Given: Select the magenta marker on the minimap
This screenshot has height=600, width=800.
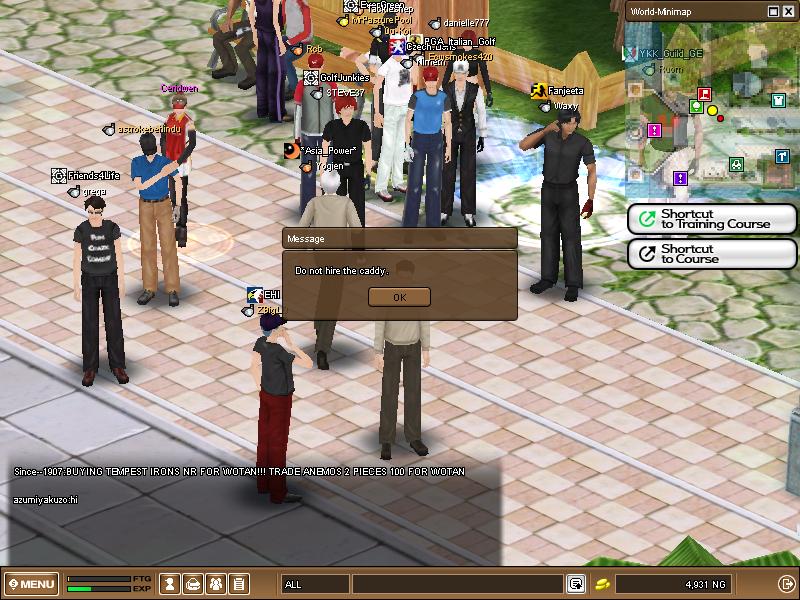Looking at the screenshot, I should [x=654, y=130].
